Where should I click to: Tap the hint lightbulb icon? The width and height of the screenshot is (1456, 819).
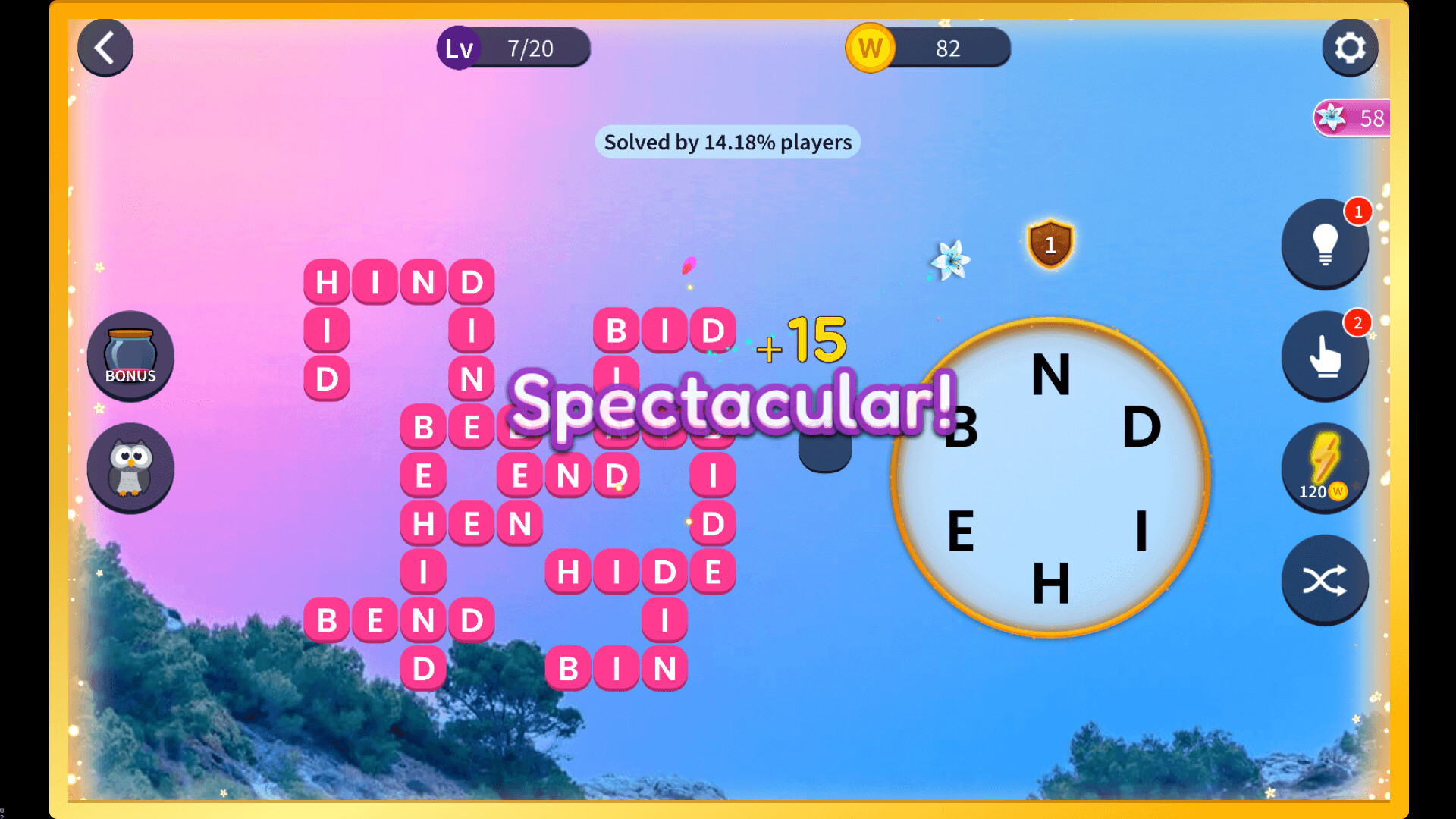1325,244
